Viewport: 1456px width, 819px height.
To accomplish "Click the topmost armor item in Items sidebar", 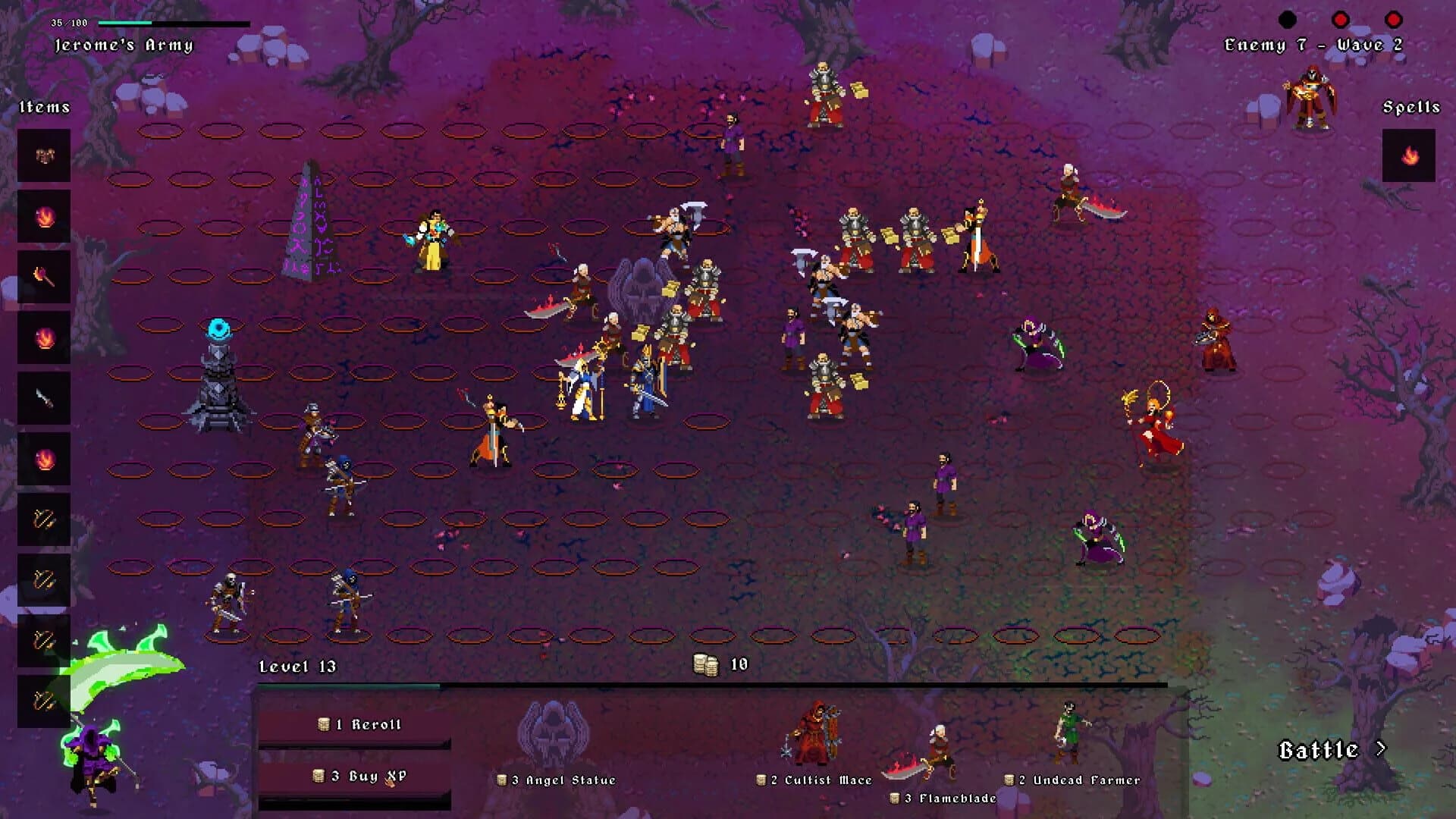I will tap(44, 155).
